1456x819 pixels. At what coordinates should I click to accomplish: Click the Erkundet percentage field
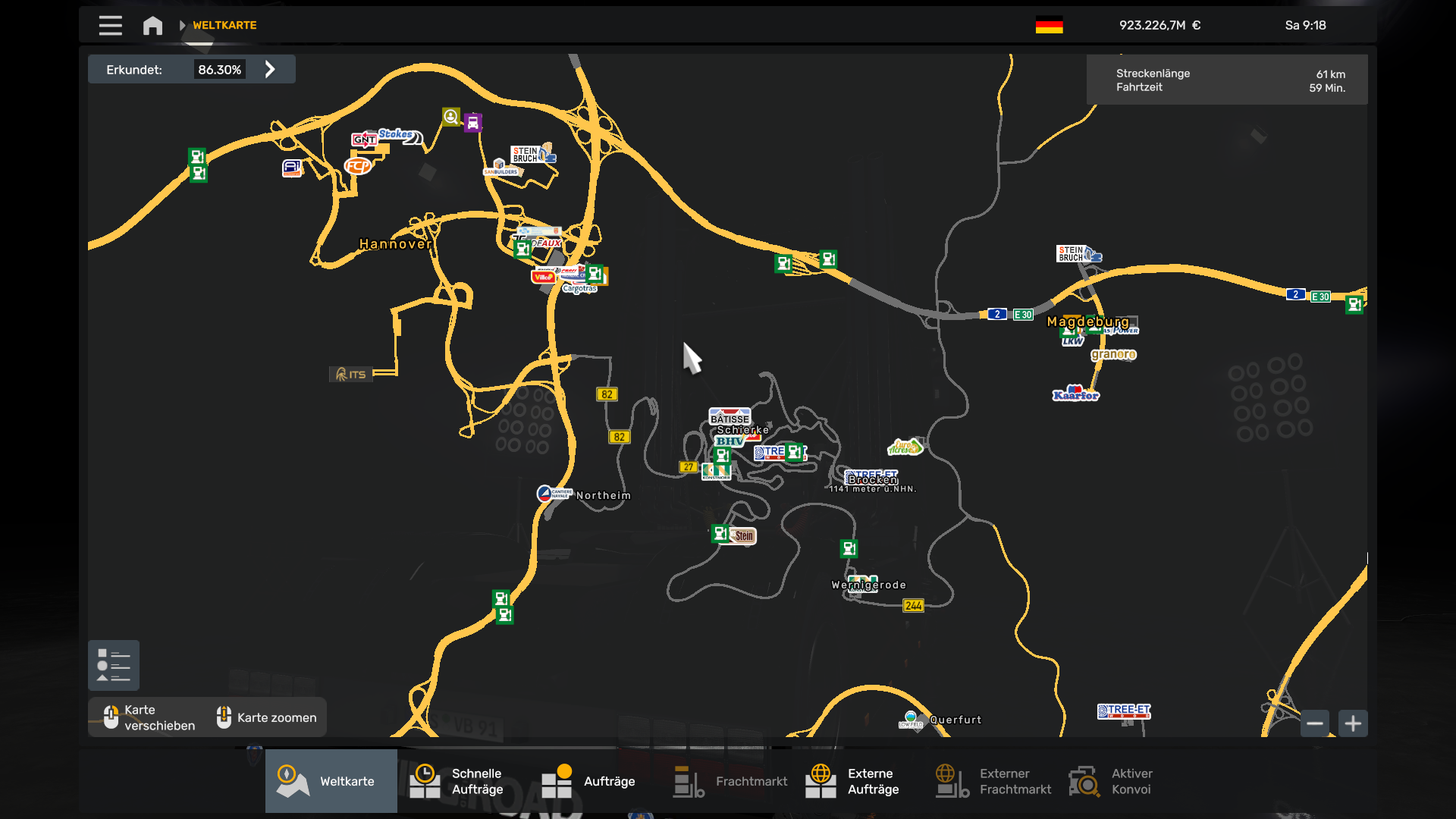[x=221, y=68]
